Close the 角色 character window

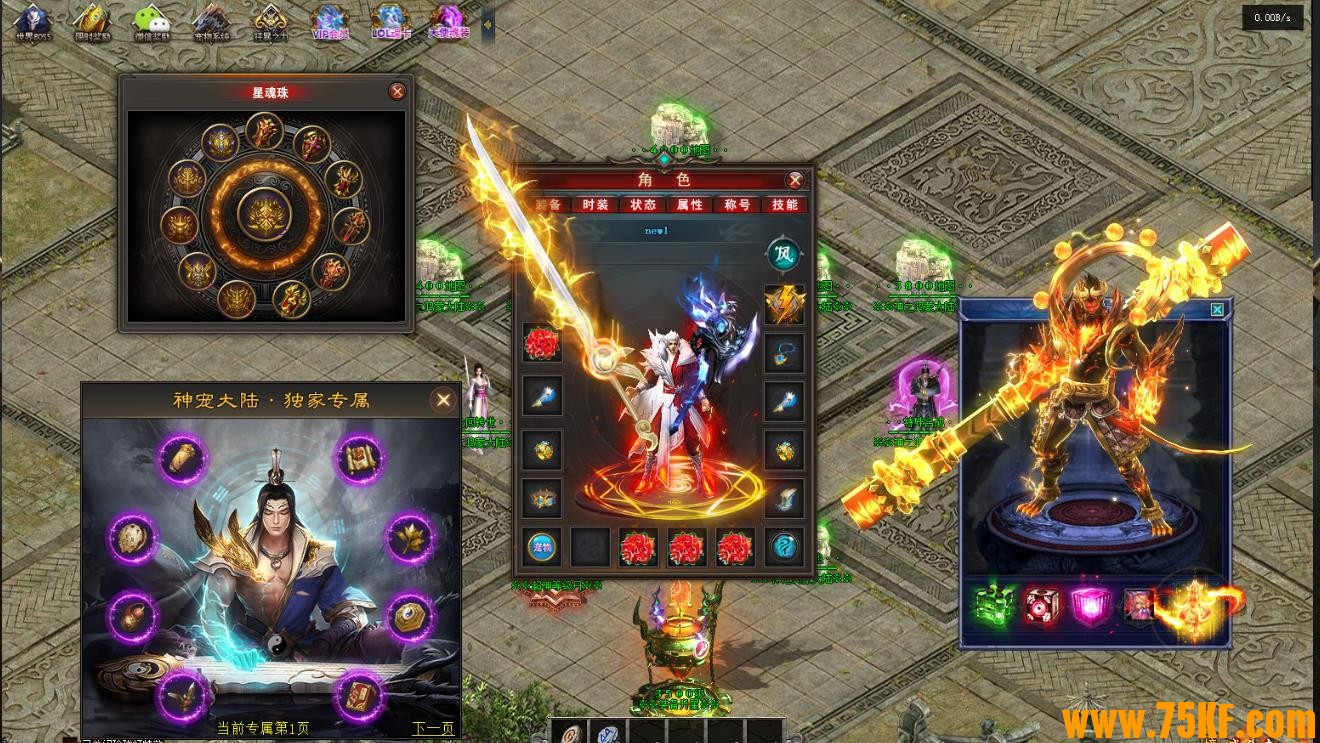click(795, 180)
